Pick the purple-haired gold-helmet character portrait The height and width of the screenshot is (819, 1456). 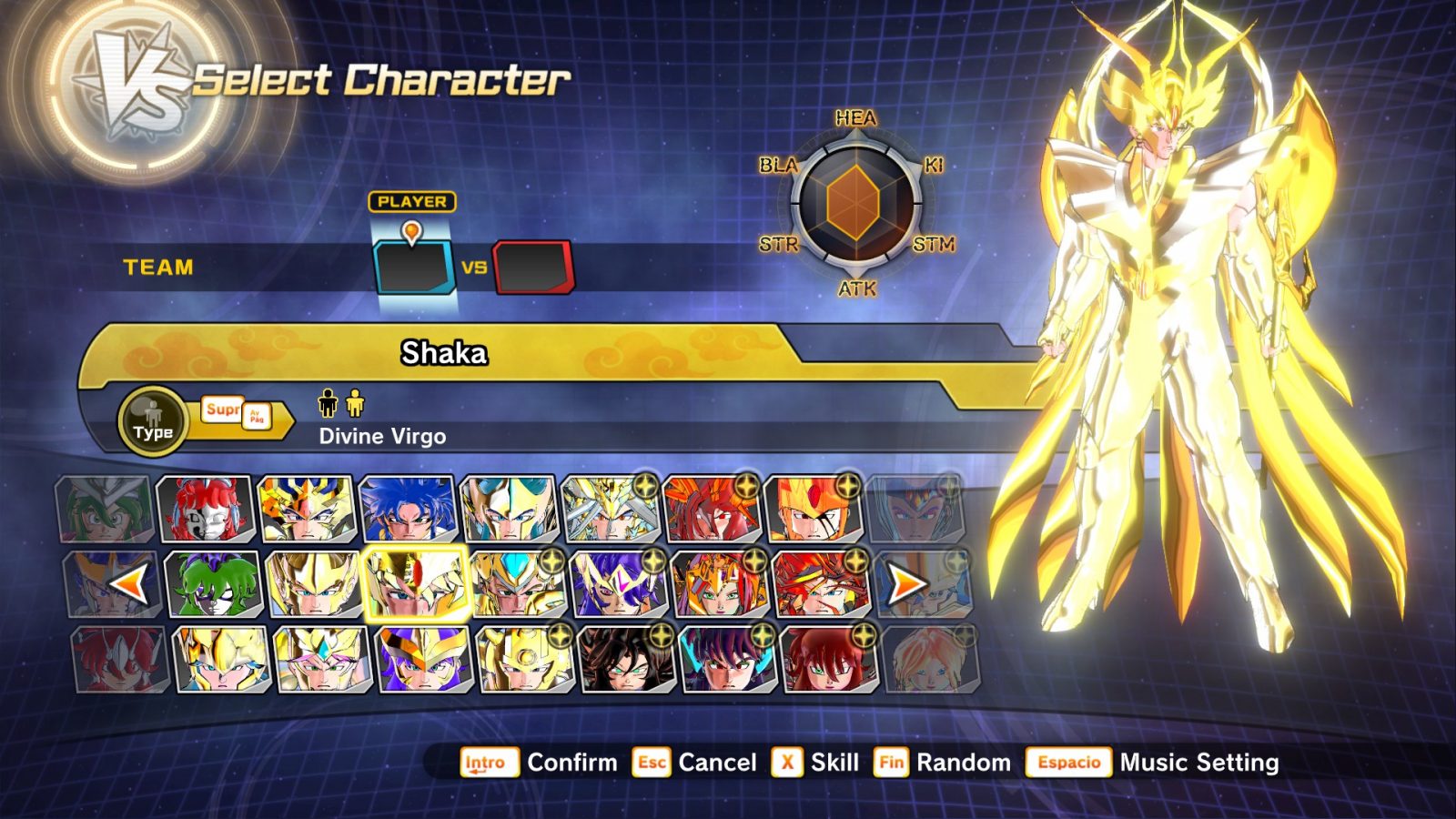422,660
